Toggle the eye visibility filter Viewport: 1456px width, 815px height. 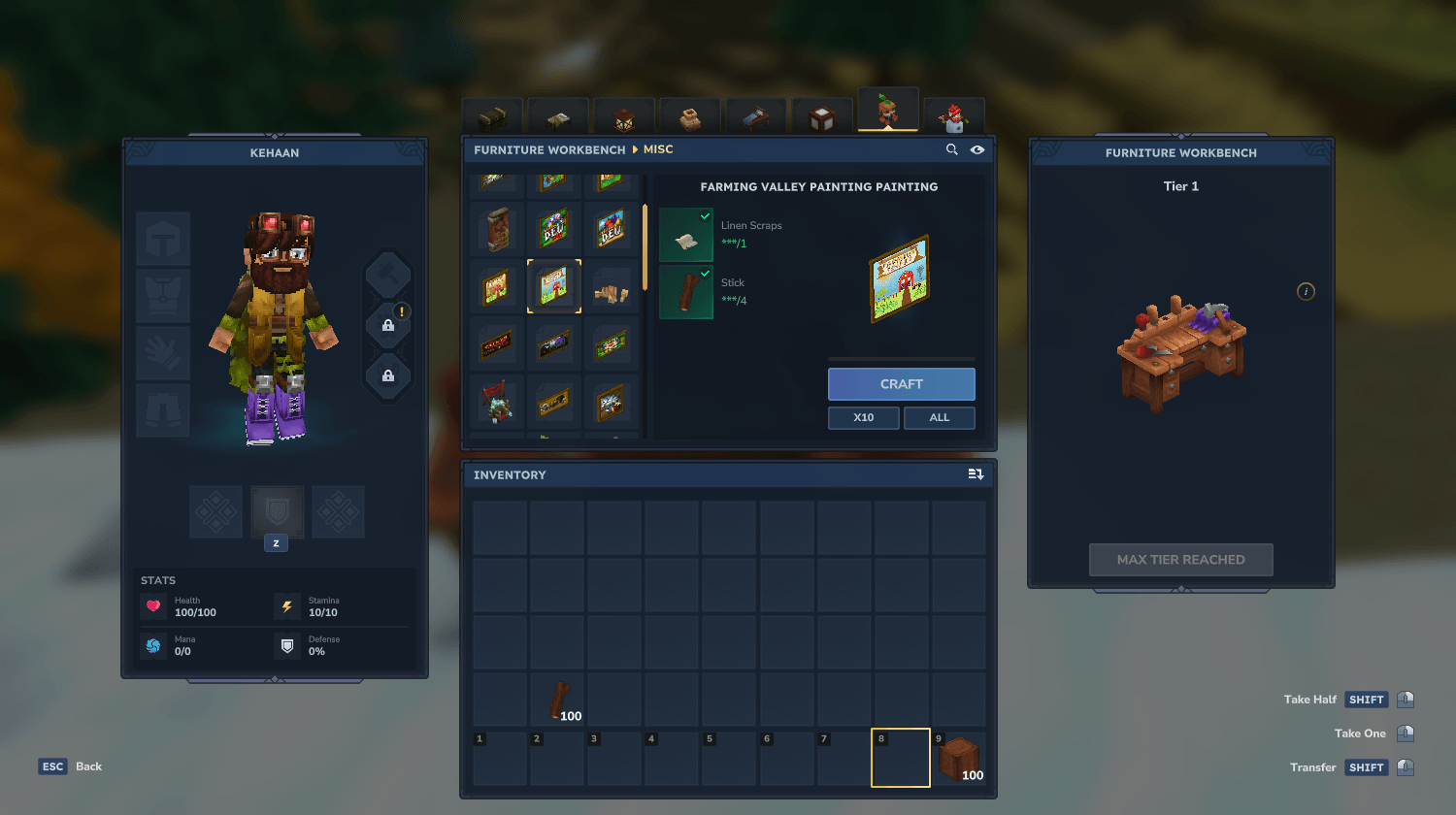(977, 149)
